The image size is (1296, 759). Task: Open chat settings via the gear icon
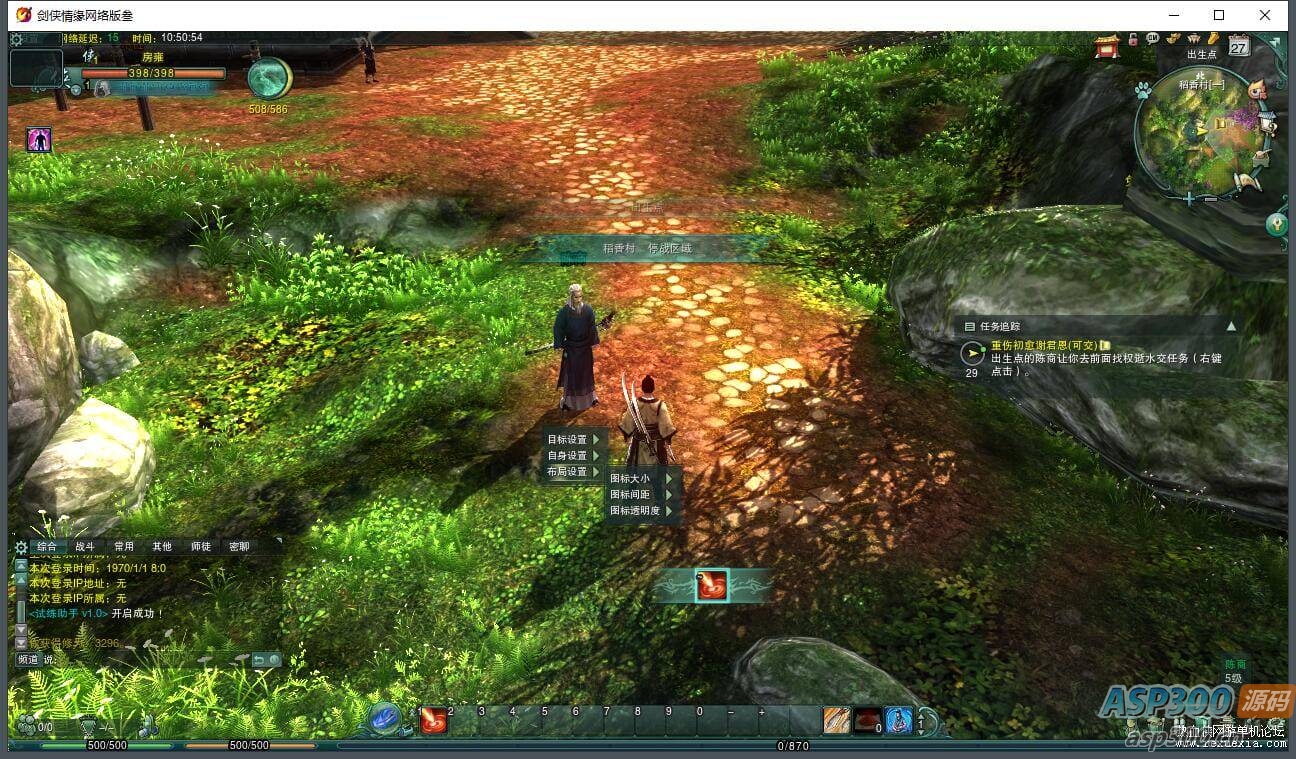pos(20,547)
